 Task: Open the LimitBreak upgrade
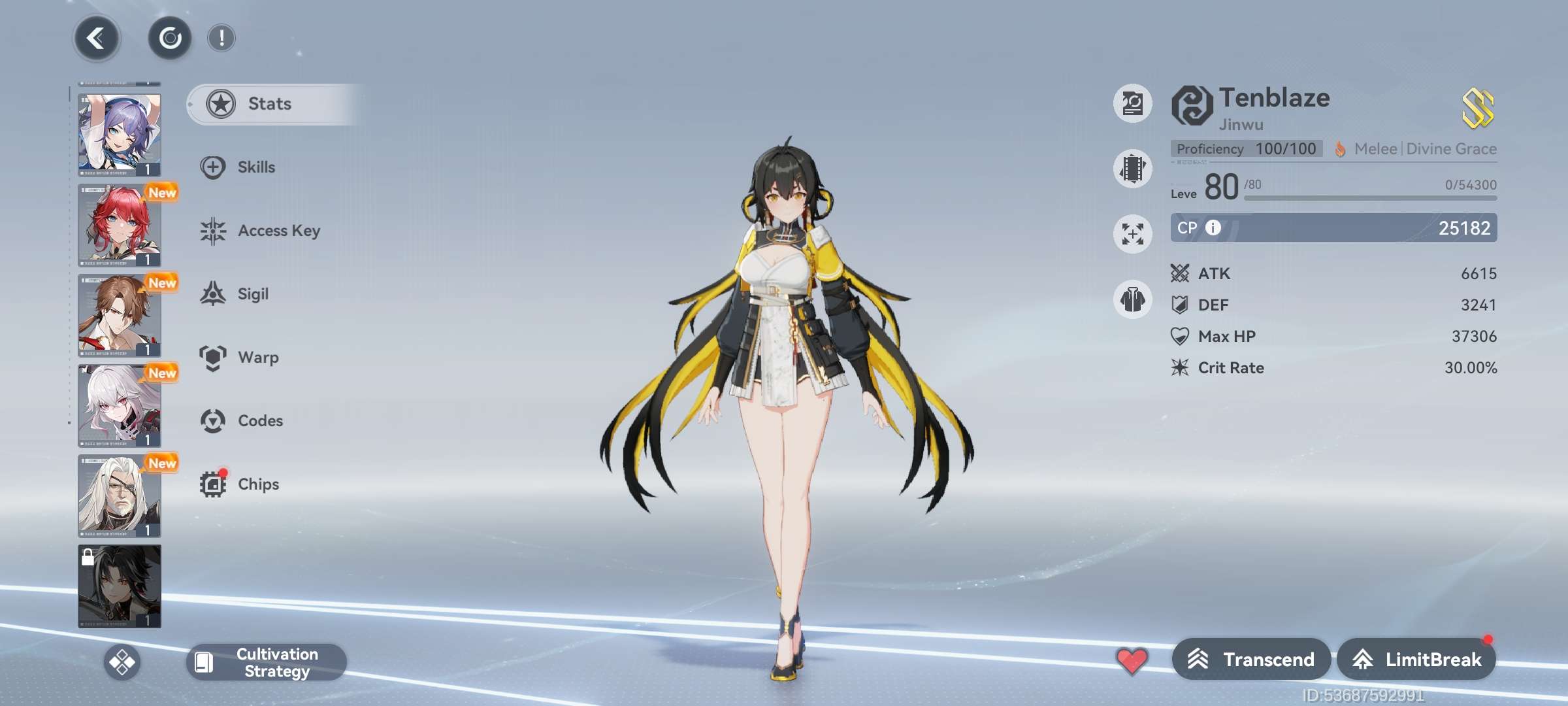click(x=1416, y=660)
